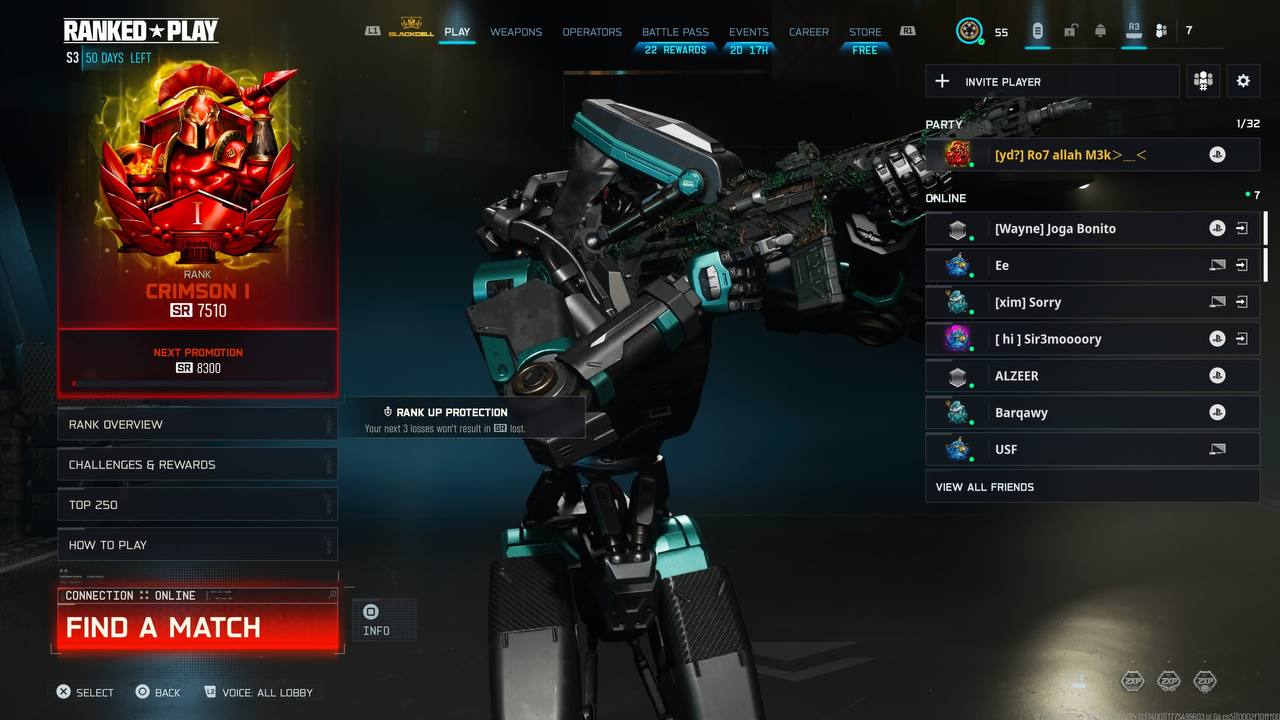Image resolution: width=1280 pixels, height=720 pixels.
Task: Open the Battle Pass tab
Action: point(675,32)
